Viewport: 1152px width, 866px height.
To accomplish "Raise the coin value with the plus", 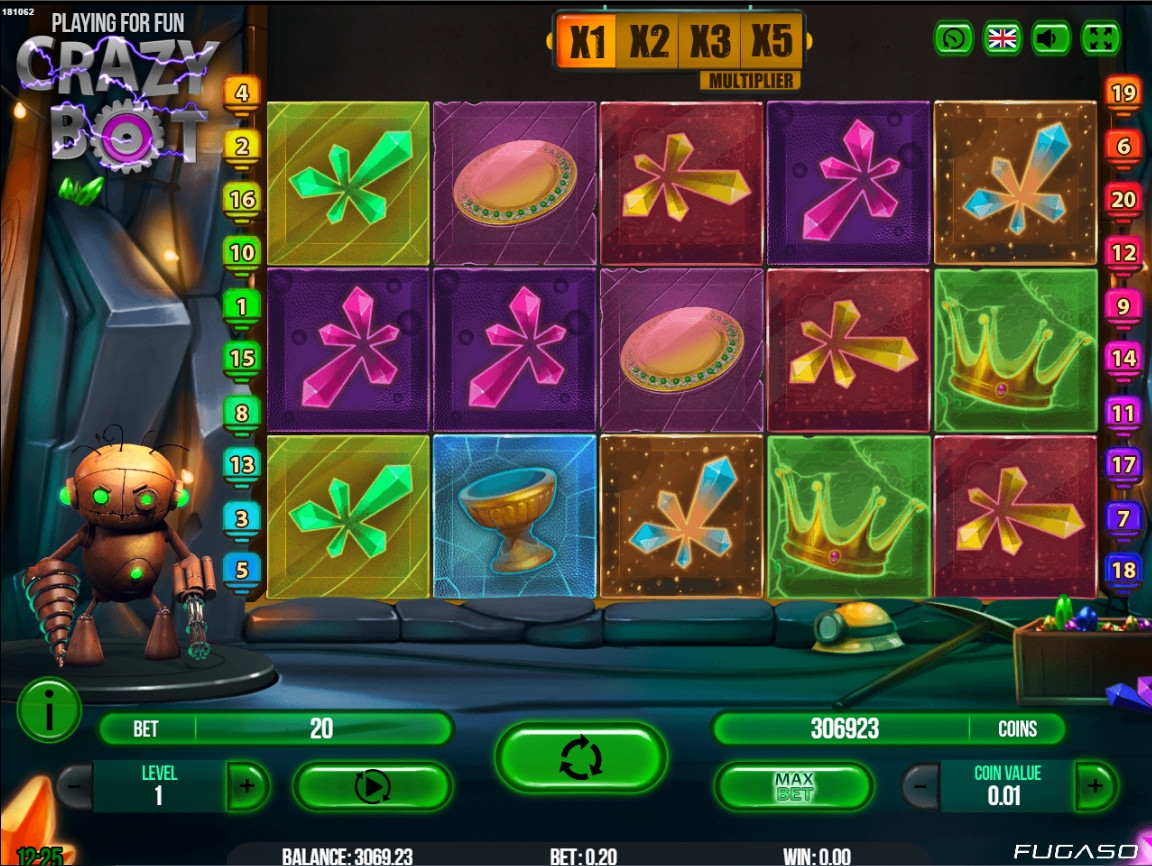I will pos(1095,786).
